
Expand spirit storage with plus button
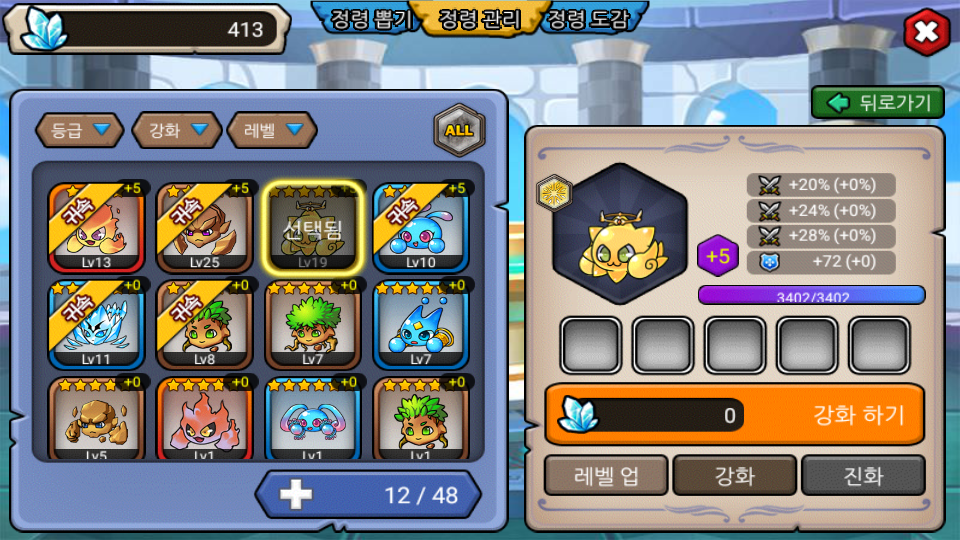[x=296, y=494]
